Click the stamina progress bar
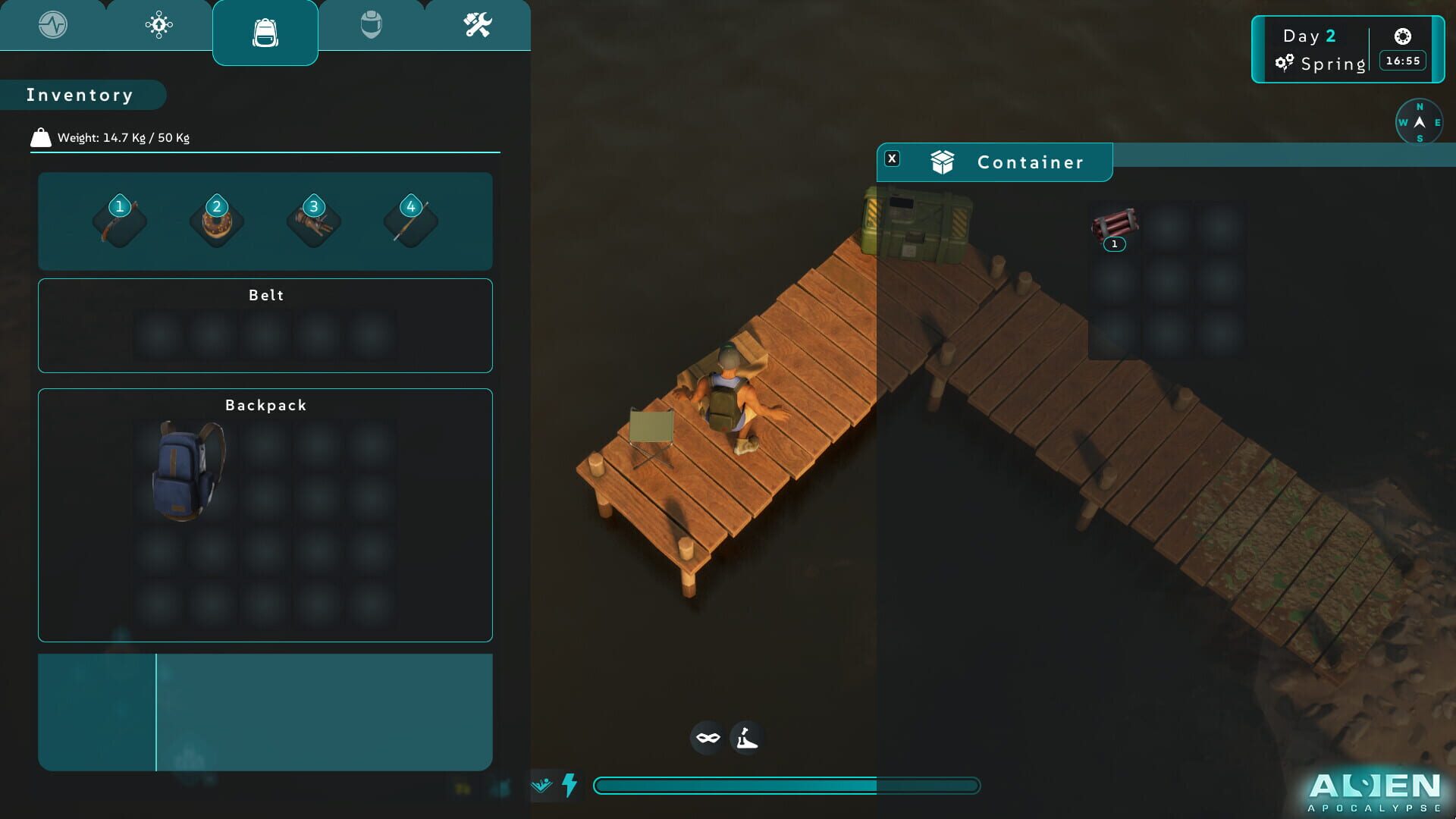 (x=789, y=786)
